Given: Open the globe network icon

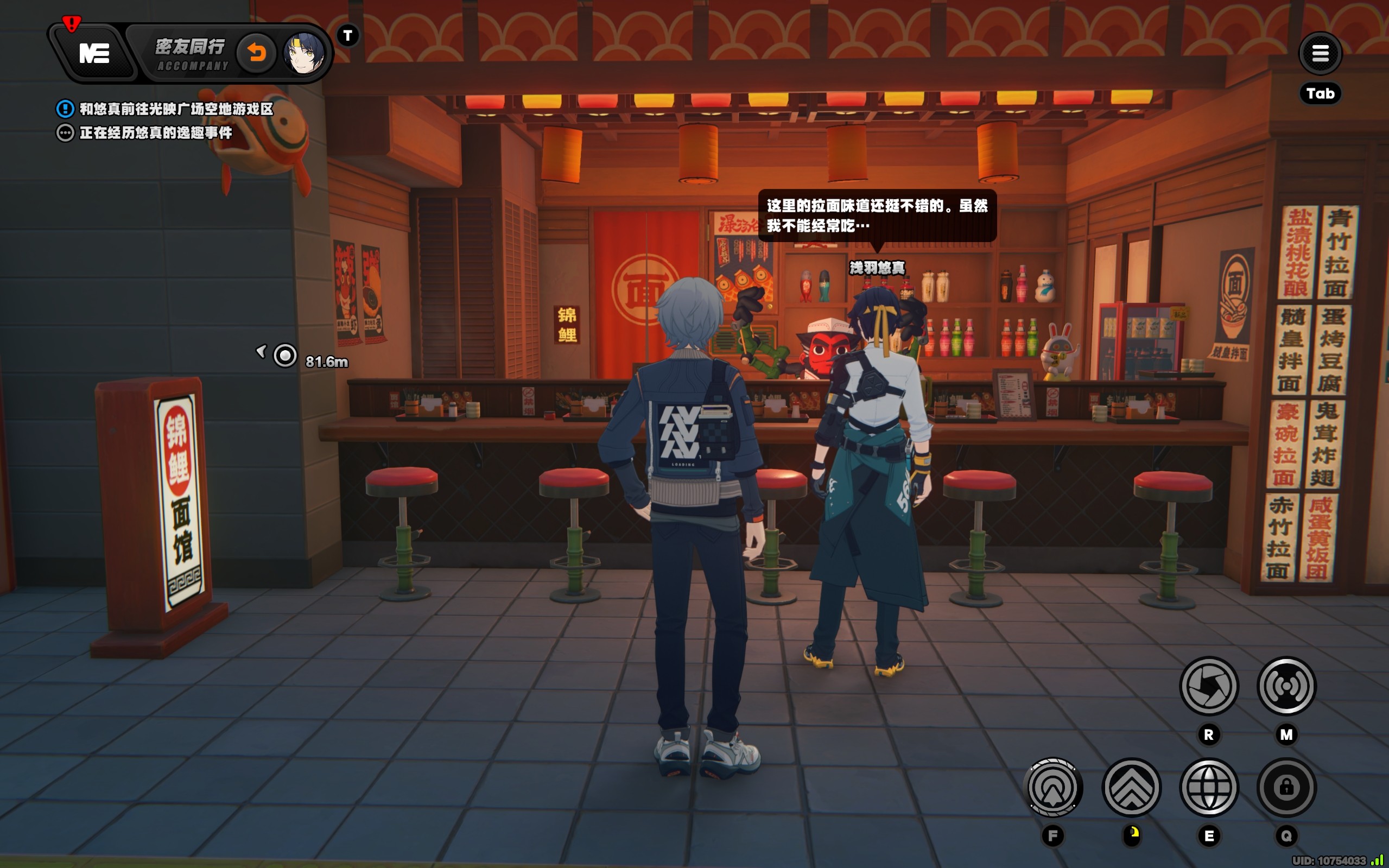Looking at the screenshot, I should click(x=1208, y=787).
